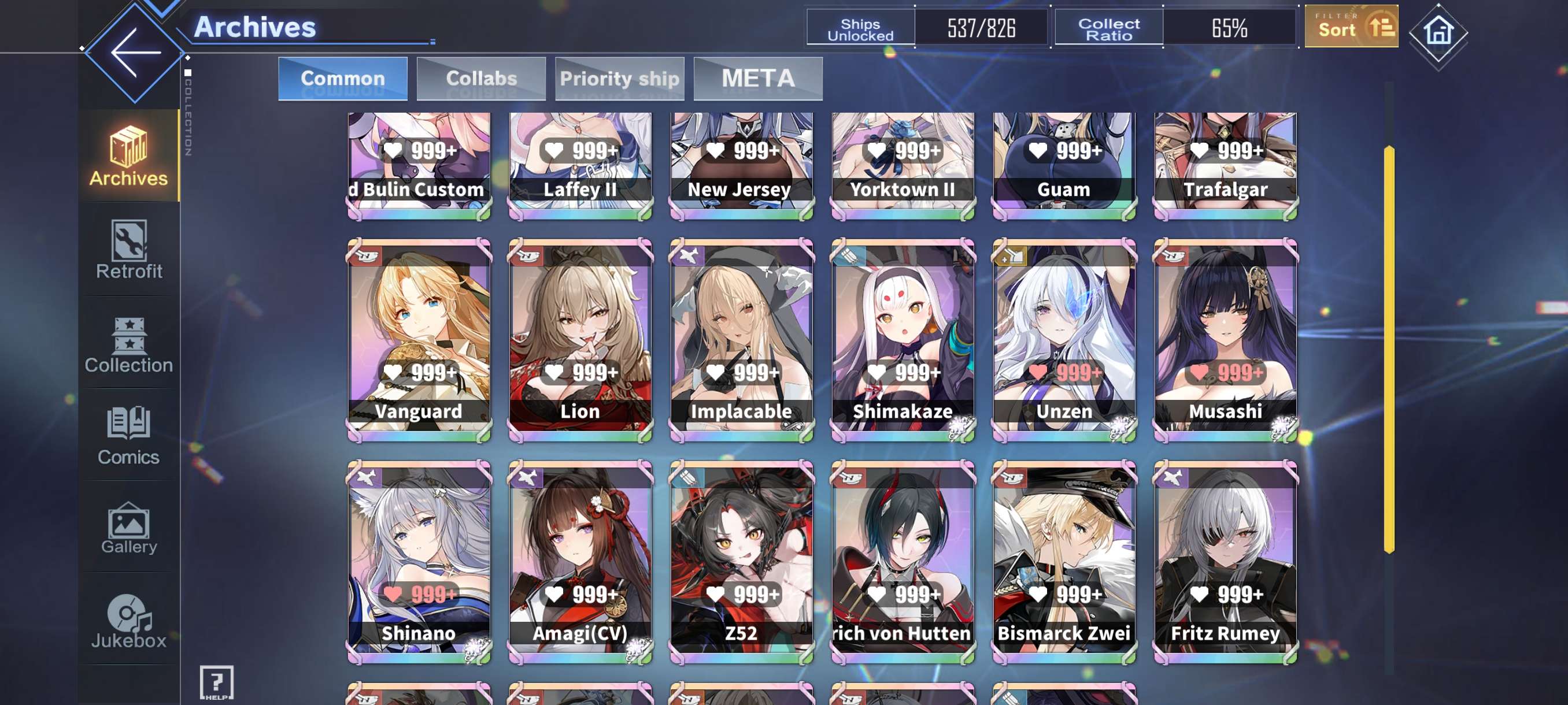Go back with the arrow button
This screenshot has width=1568, height=705.
(135, 53)
